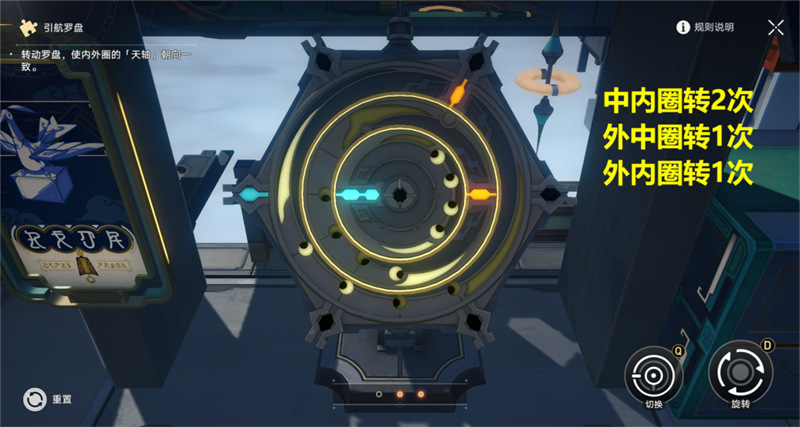Close the navigation compass puzzle
Screen dimensions: 800x427
pos(775,27)
